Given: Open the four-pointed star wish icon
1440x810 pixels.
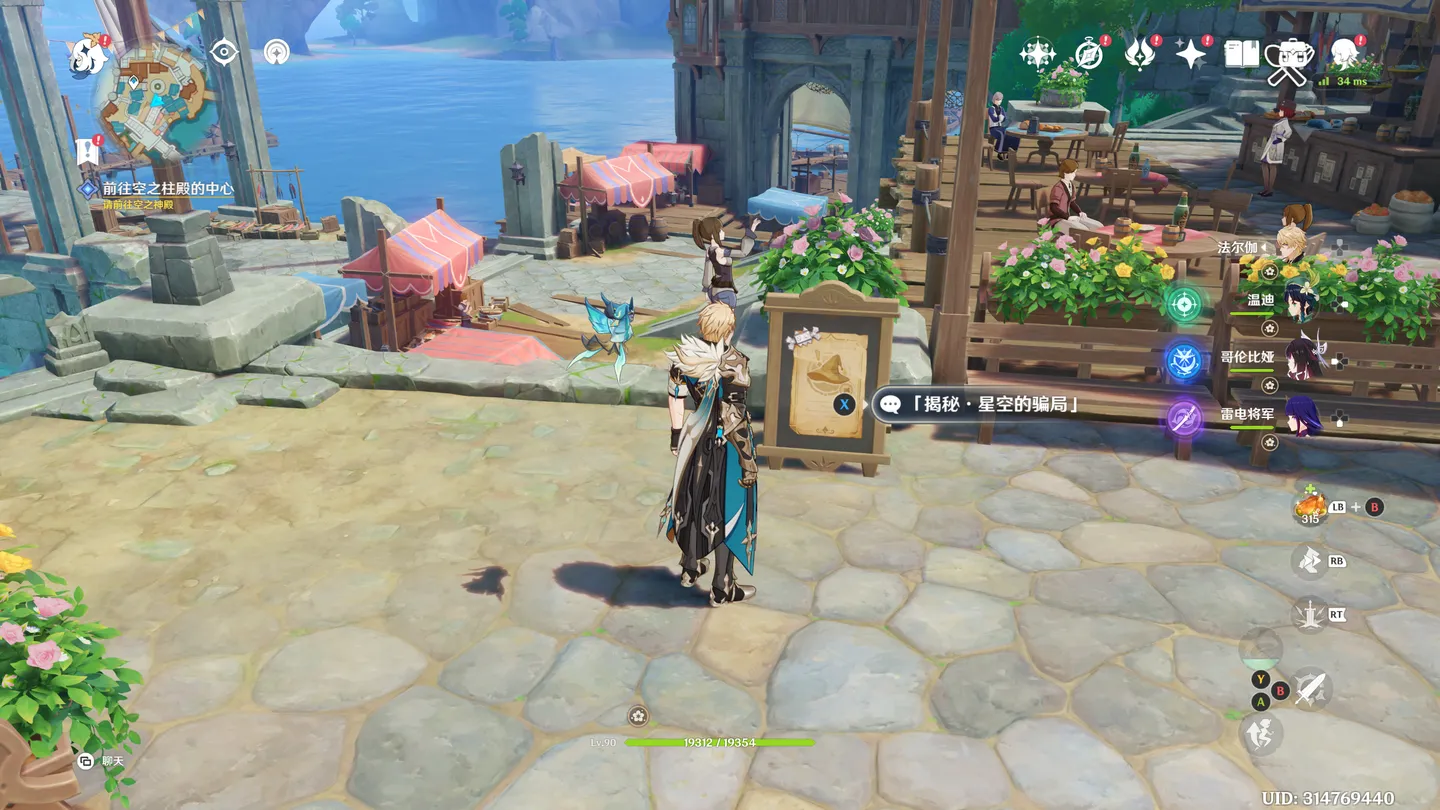Looking at the screenshot, I should [1037, 54].
